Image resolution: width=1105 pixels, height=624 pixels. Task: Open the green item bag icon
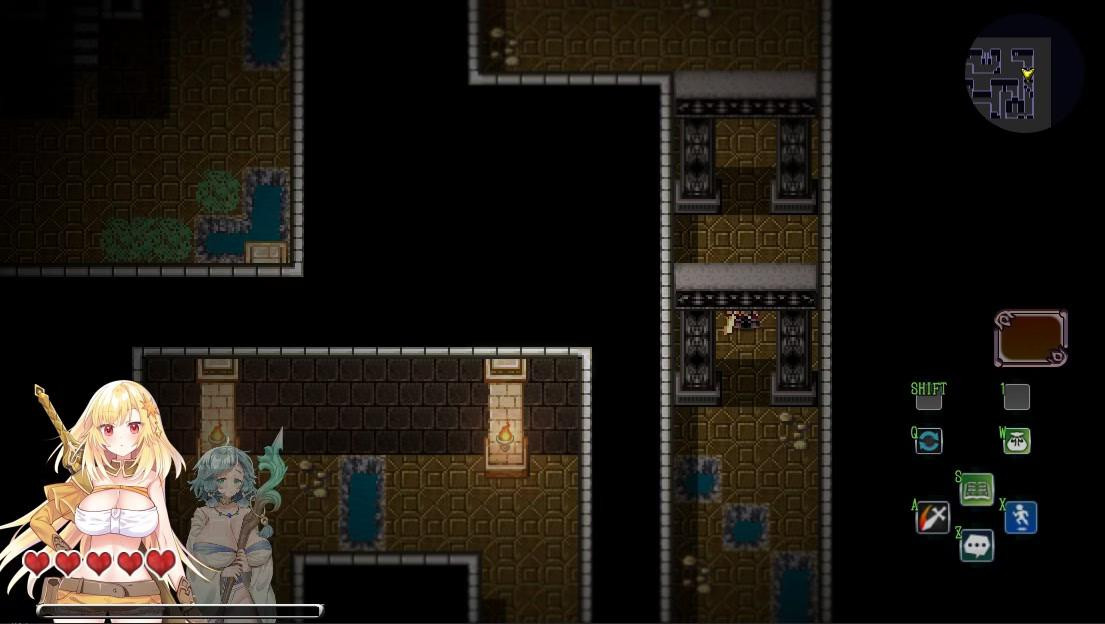(x=1017, y=441)
